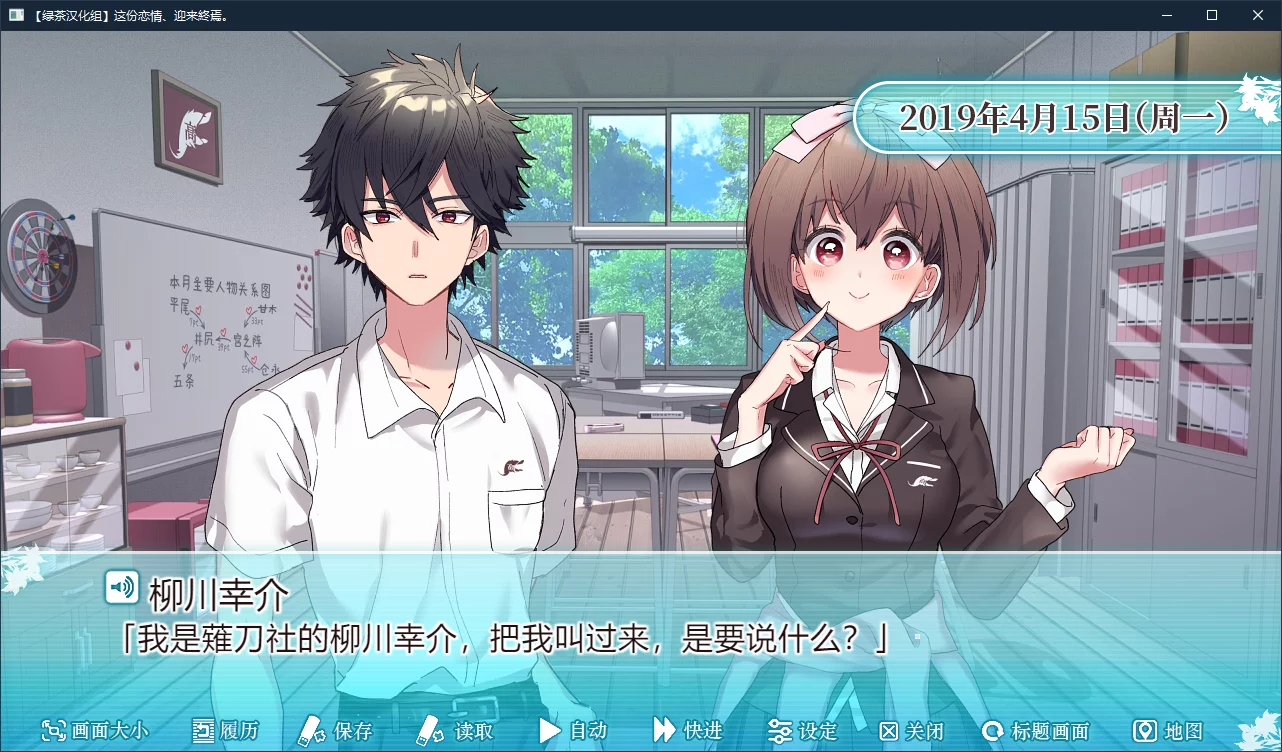Replay the voice line with the speaker icon
The height and width of the screenshot is (752, 1282).
tap(122, 588)
